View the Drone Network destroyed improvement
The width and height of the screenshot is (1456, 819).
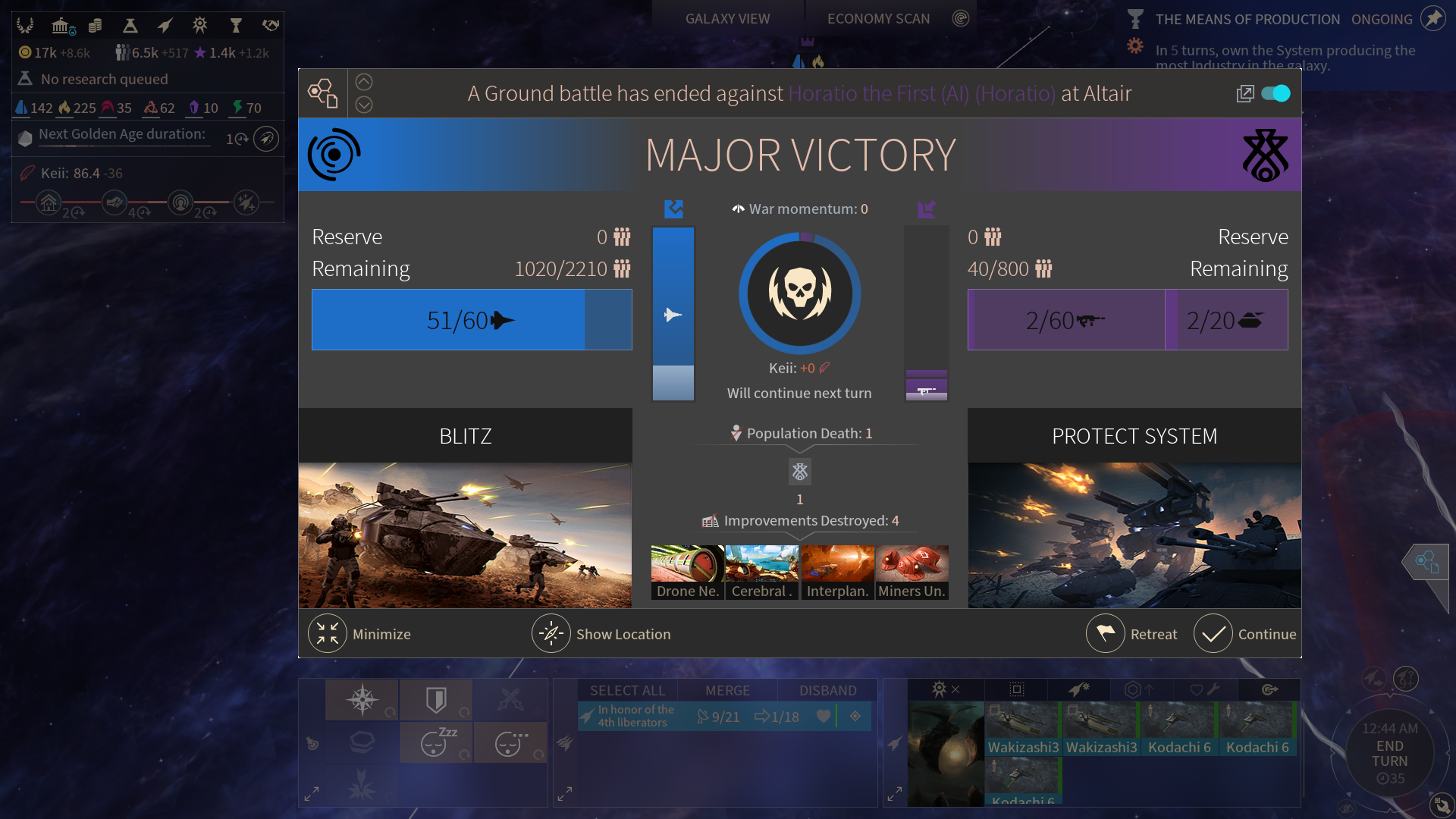687,573
